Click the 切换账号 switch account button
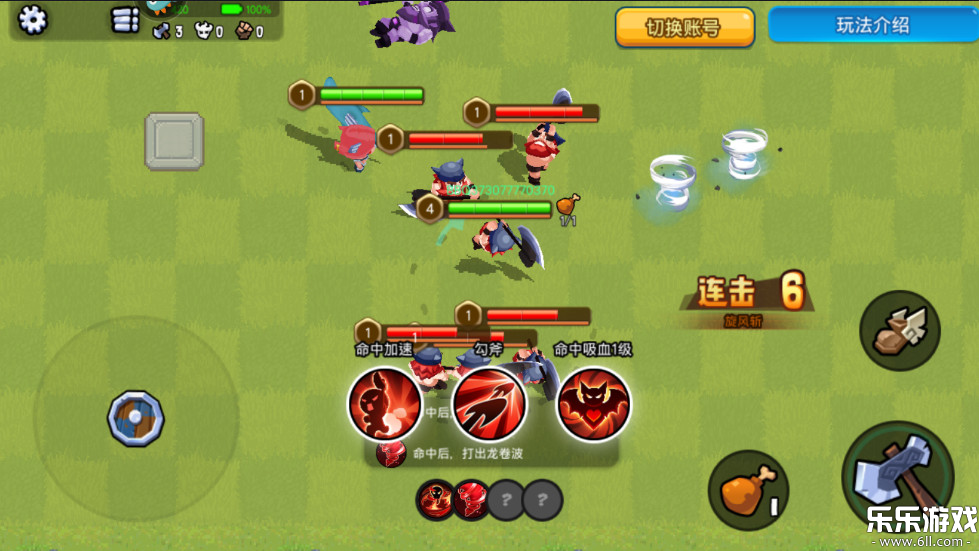 coord(684,28)
